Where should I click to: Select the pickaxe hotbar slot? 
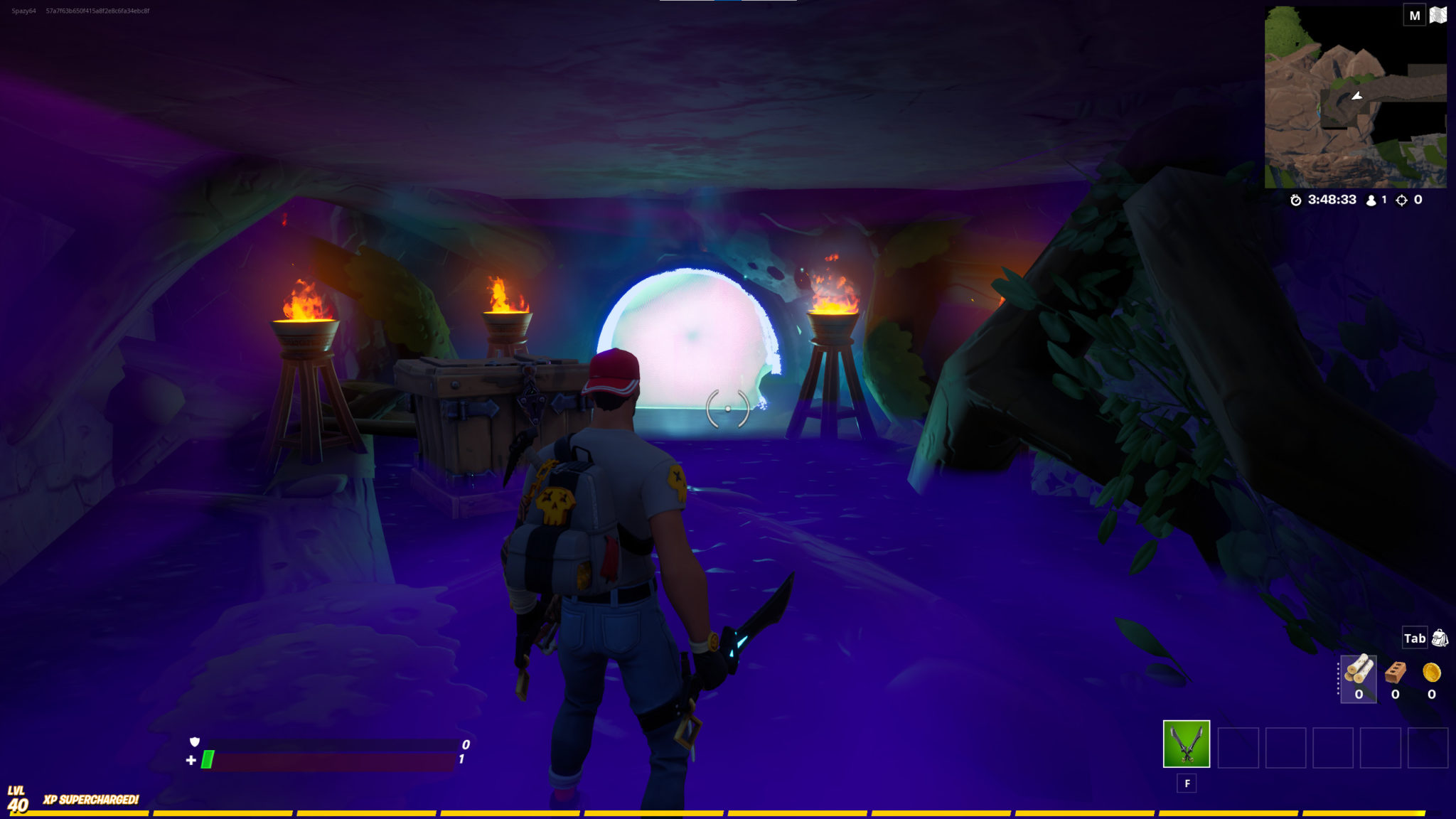click(x=1186, y=744)
